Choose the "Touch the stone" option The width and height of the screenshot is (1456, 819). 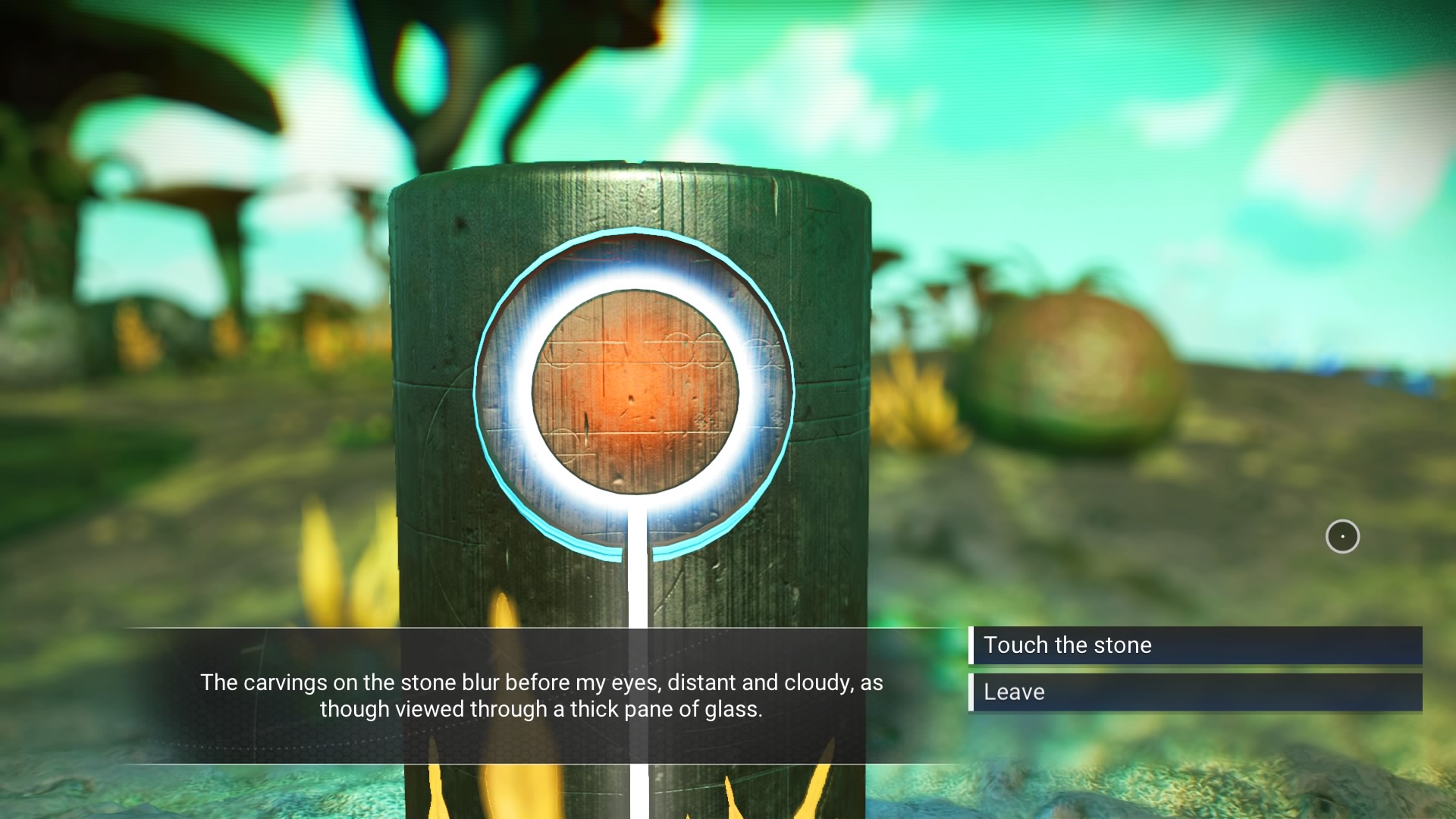coord(1195,645)
